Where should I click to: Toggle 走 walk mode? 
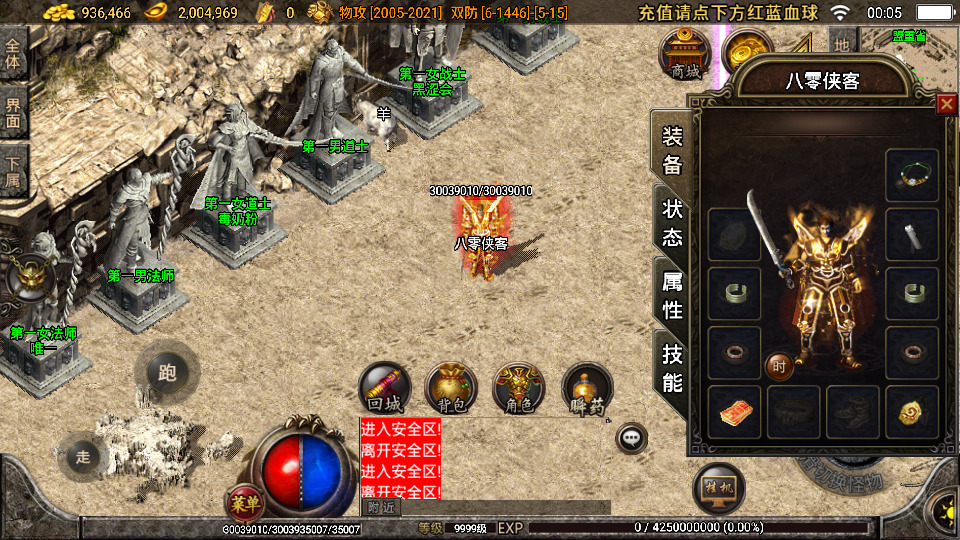tap(83, 456)
